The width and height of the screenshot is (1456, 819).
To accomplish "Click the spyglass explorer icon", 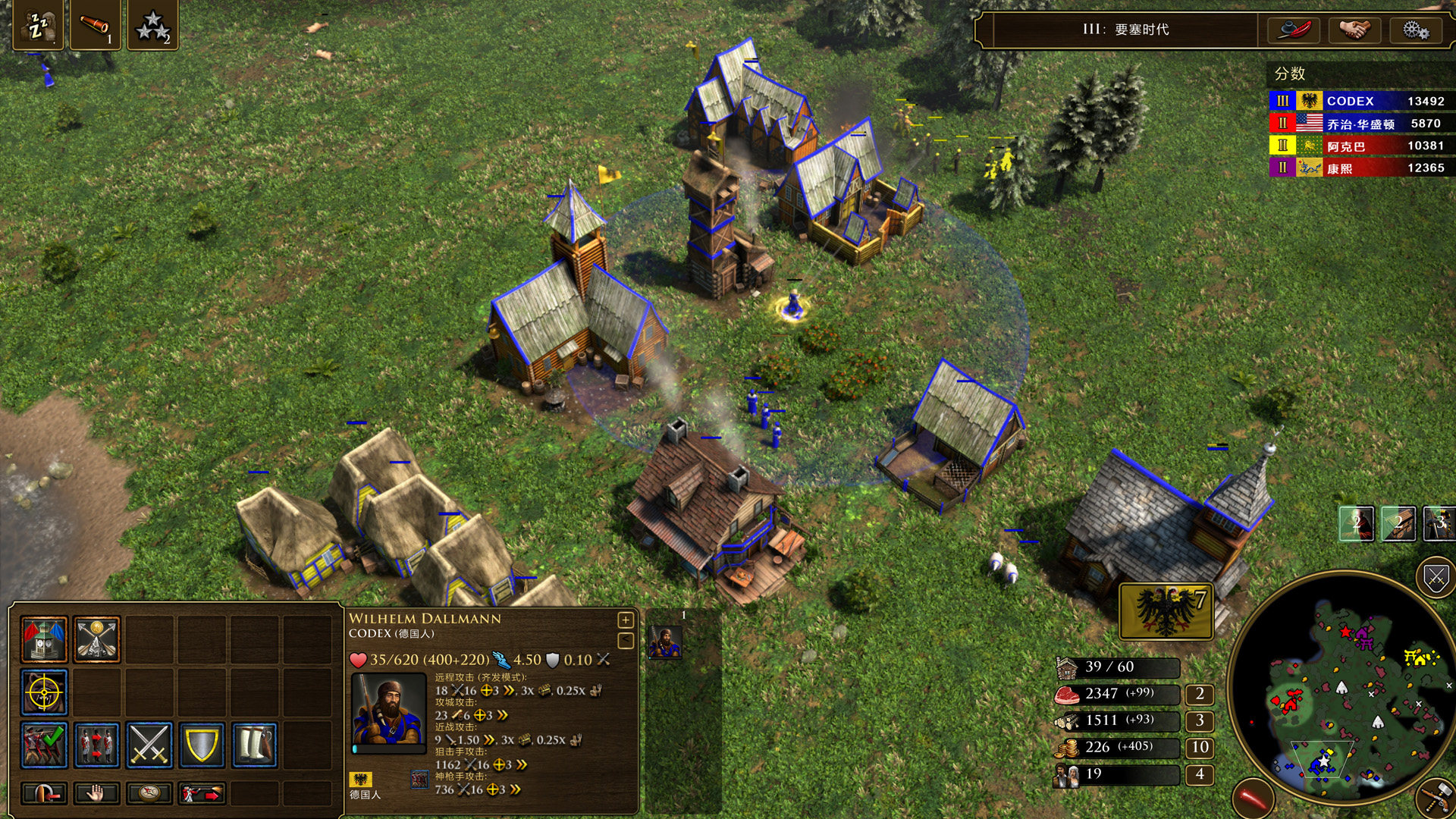I will (x=95, y=26).
